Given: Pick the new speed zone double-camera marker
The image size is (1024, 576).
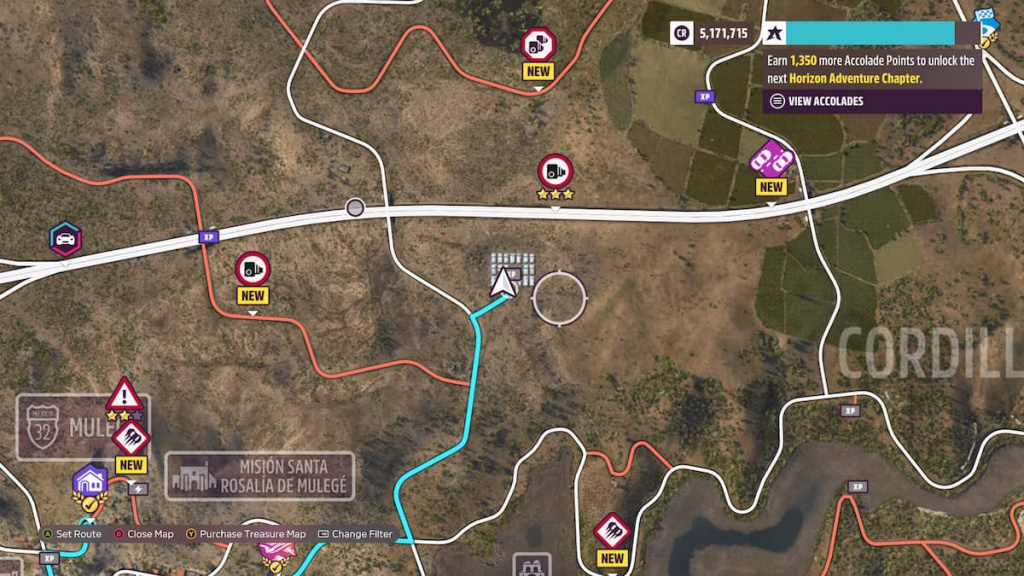Looking at the screenshot, I should pyautogui.click(x=538, y=44).
